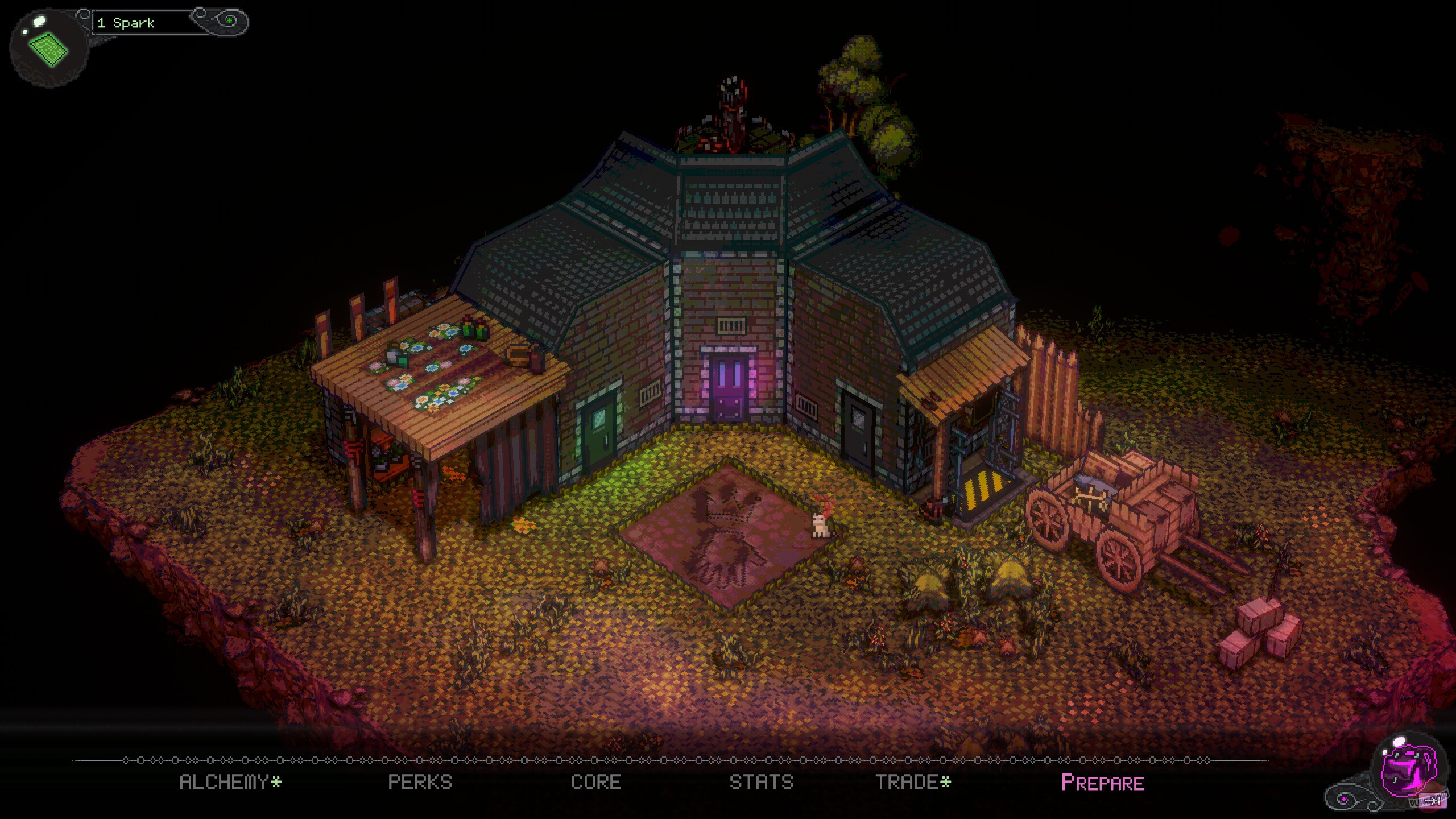
Task: Click the pink dice orb icon
Action: pyautogui.click(x=1409, y=773)
